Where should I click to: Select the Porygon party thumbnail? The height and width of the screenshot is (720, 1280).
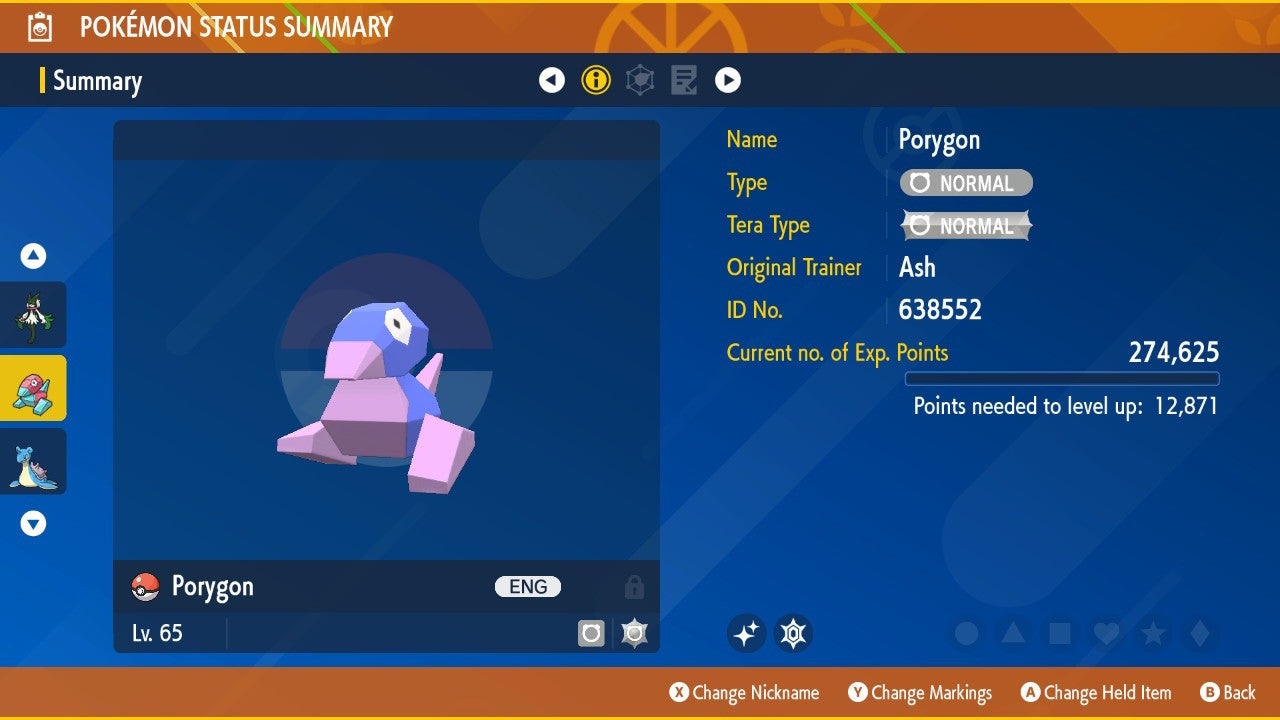(33, 388)
